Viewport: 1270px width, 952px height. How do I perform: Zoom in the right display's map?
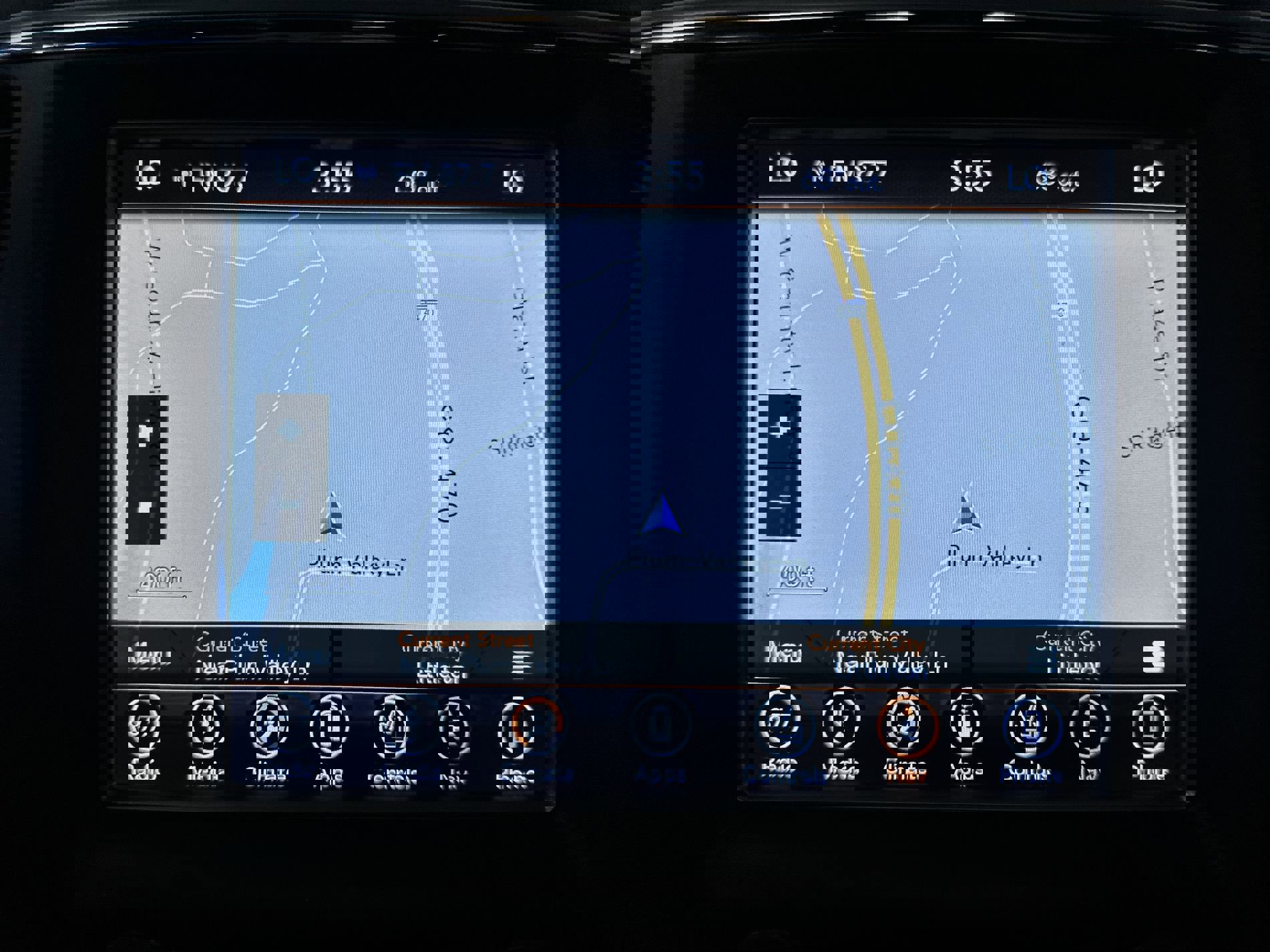[x=779, y=427]
